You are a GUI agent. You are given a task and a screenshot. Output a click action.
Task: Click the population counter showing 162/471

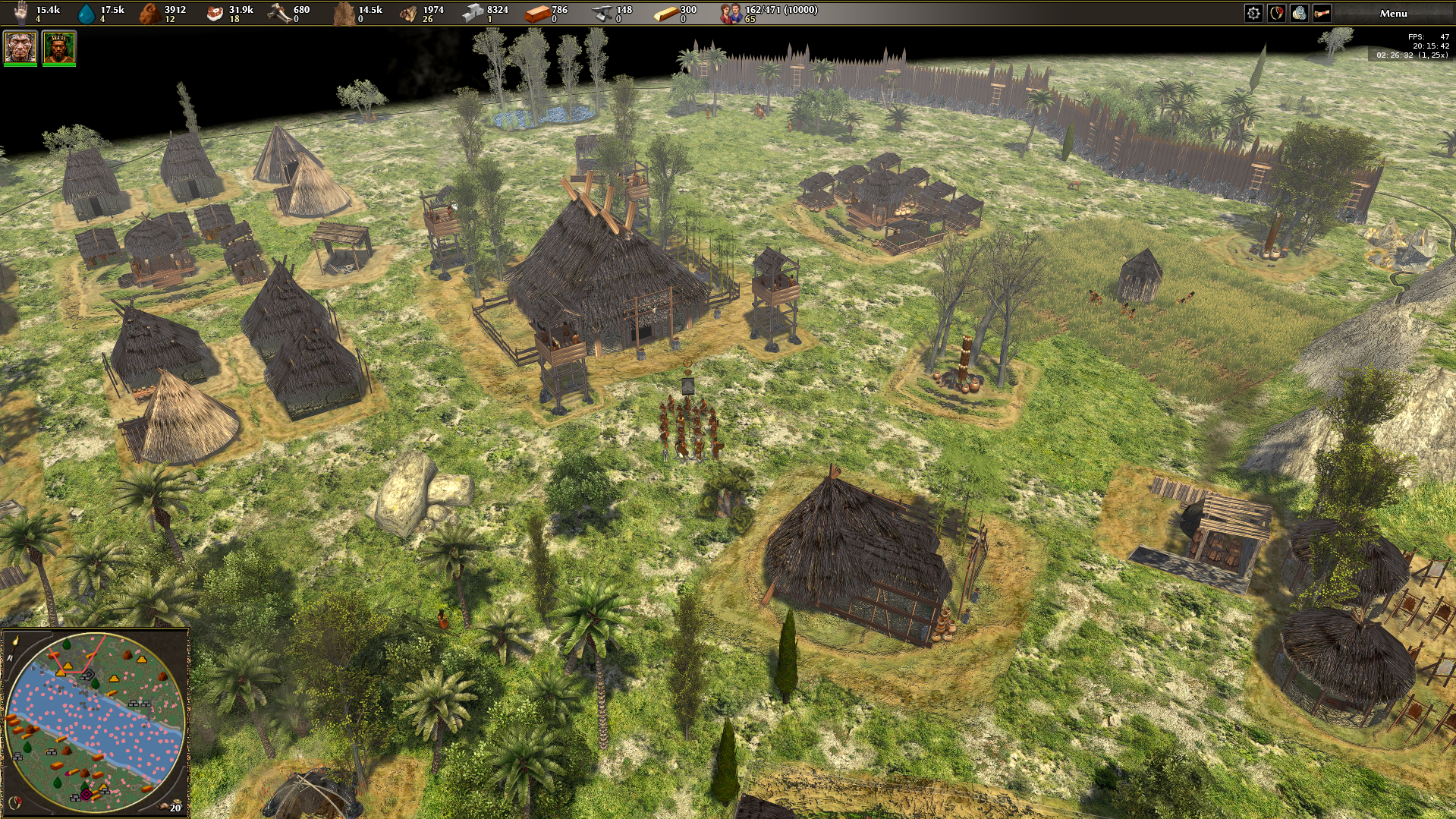[770, 13]
